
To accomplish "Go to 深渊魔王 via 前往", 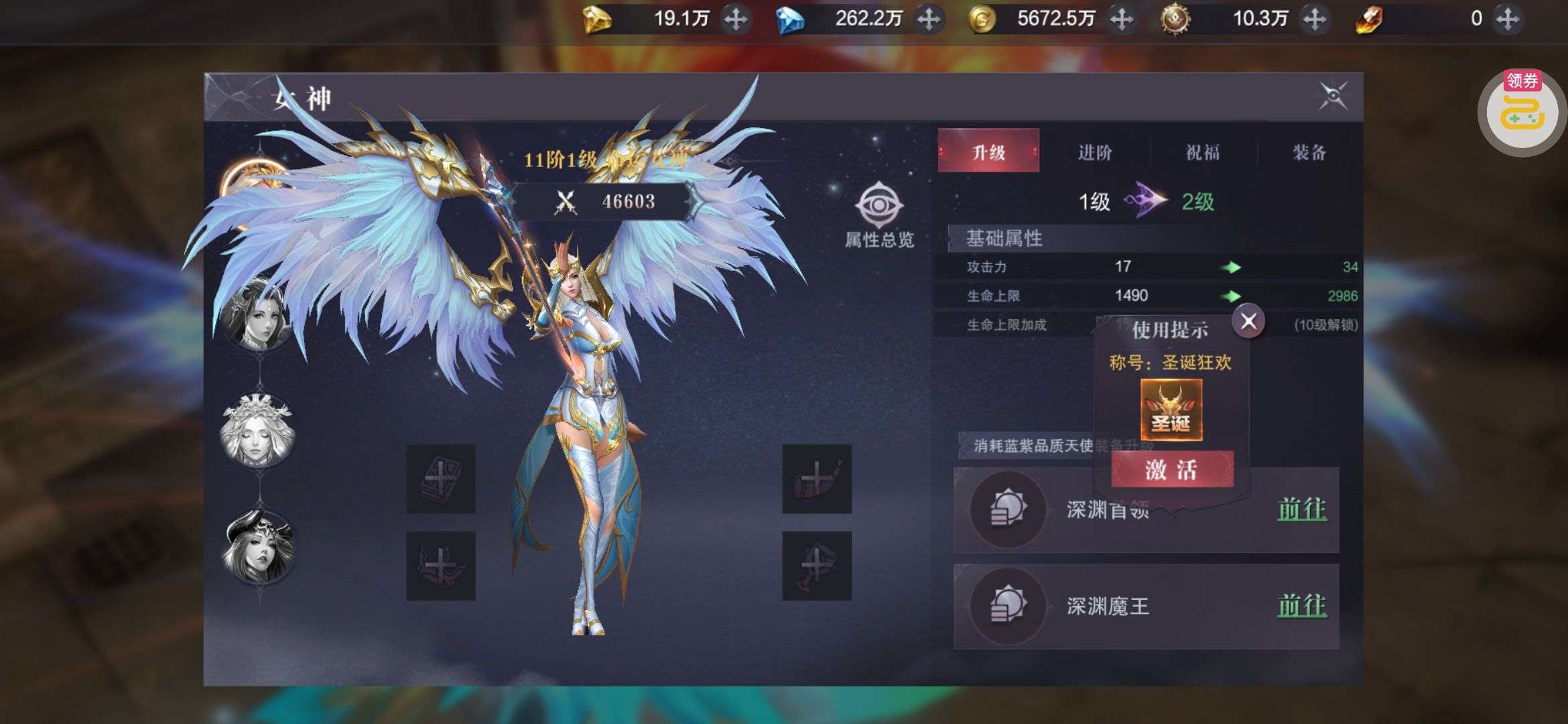I will [1301, 606].
